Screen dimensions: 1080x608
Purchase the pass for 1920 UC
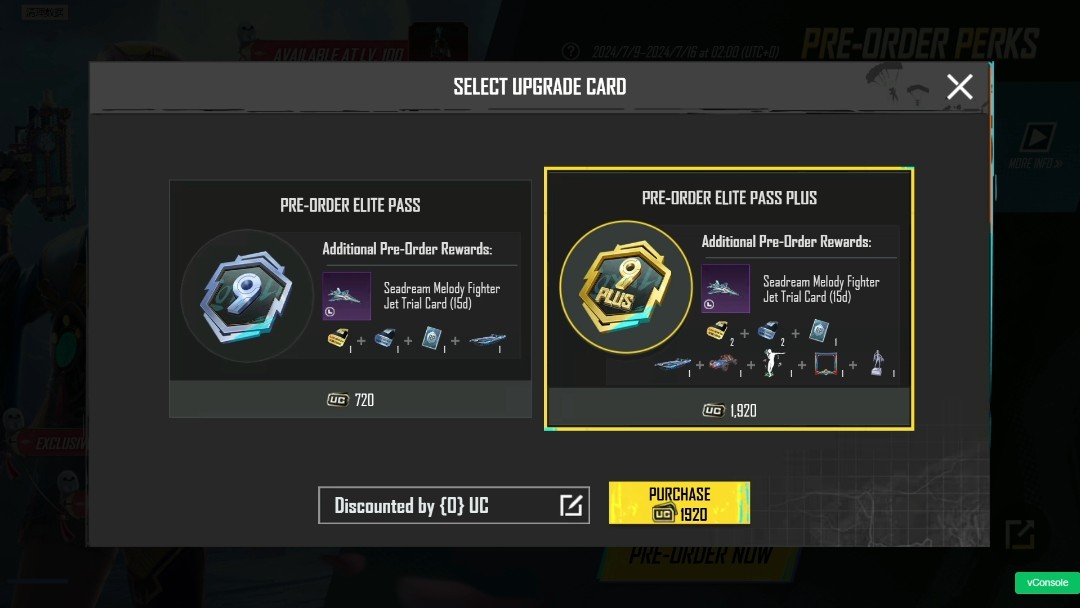pyautogui.click(x=679, y=503)
